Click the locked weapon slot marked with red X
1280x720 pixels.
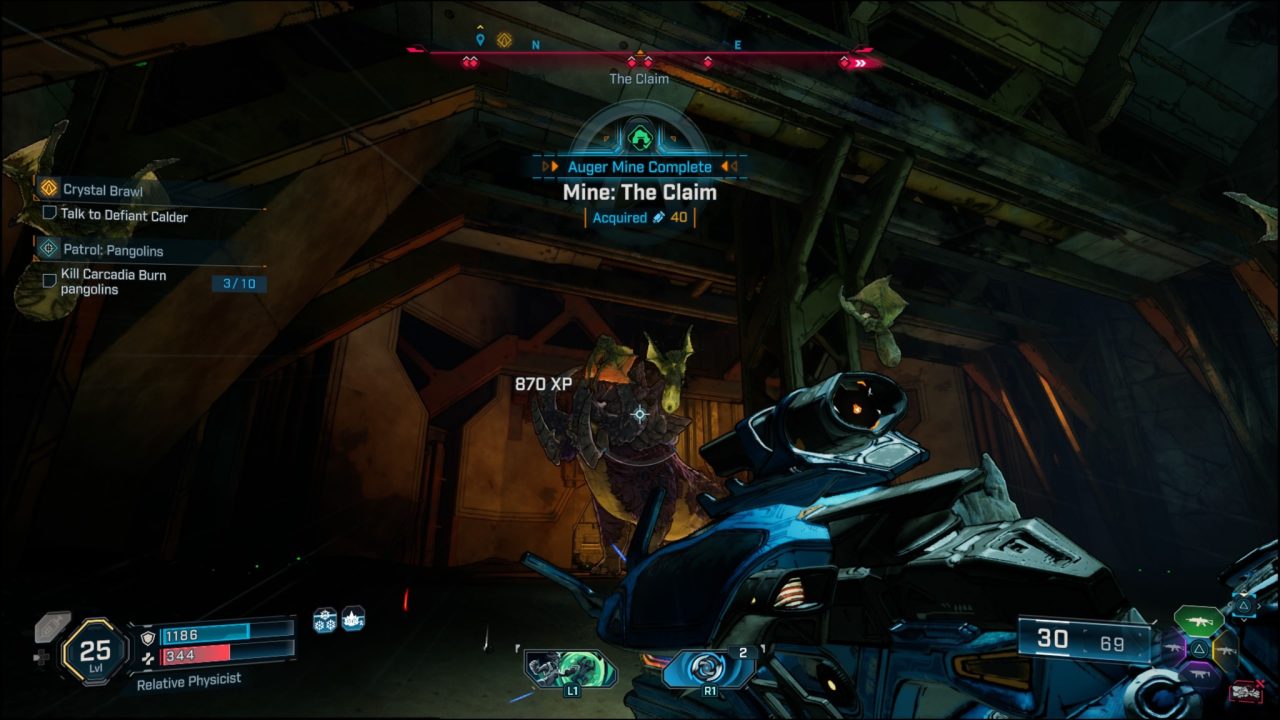point(1247,690)
